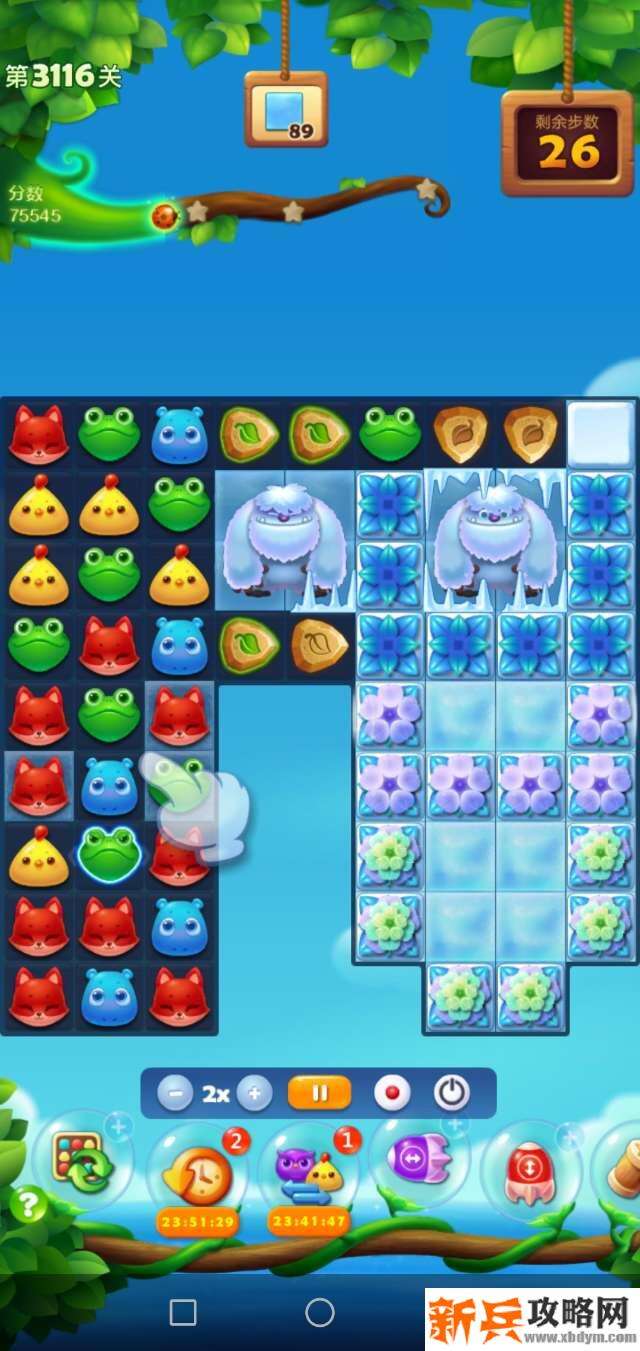Decrease playback speed with the minus button
The width and height of the screenshot is (640, 1351).
[x=175, y=1093]
